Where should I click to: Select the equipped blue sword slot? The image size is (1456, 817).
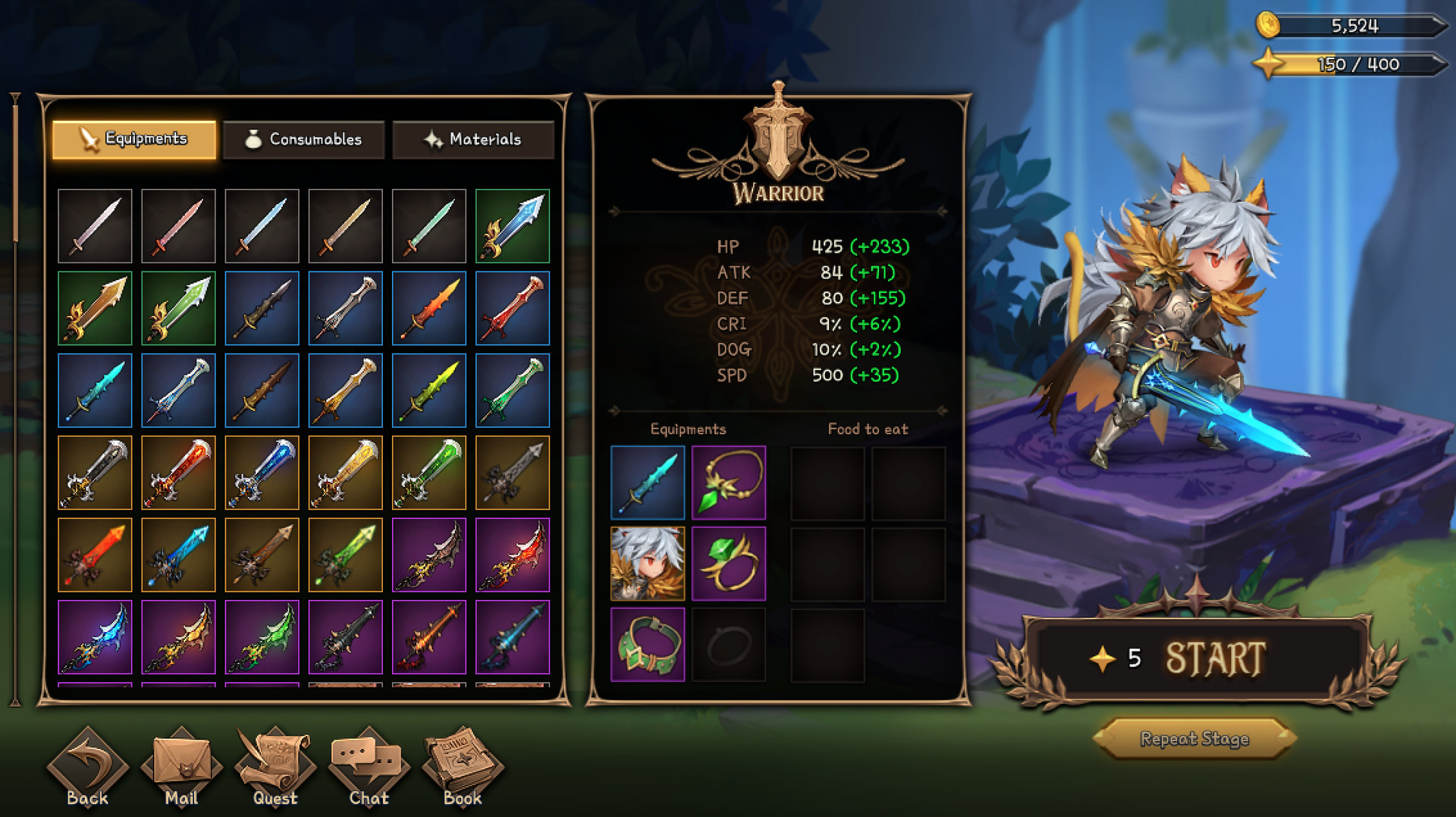pos(648,482)
